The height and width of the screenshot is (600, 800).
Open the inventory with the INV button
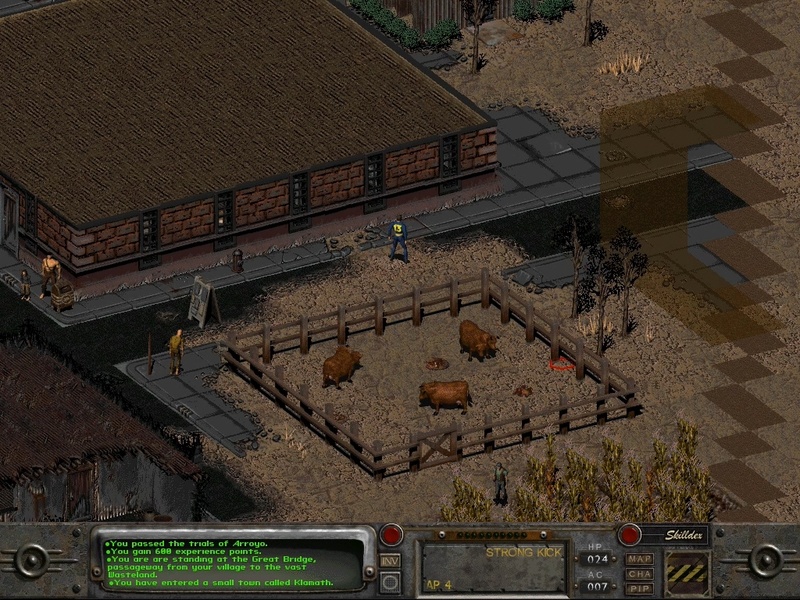coord(391,560)
